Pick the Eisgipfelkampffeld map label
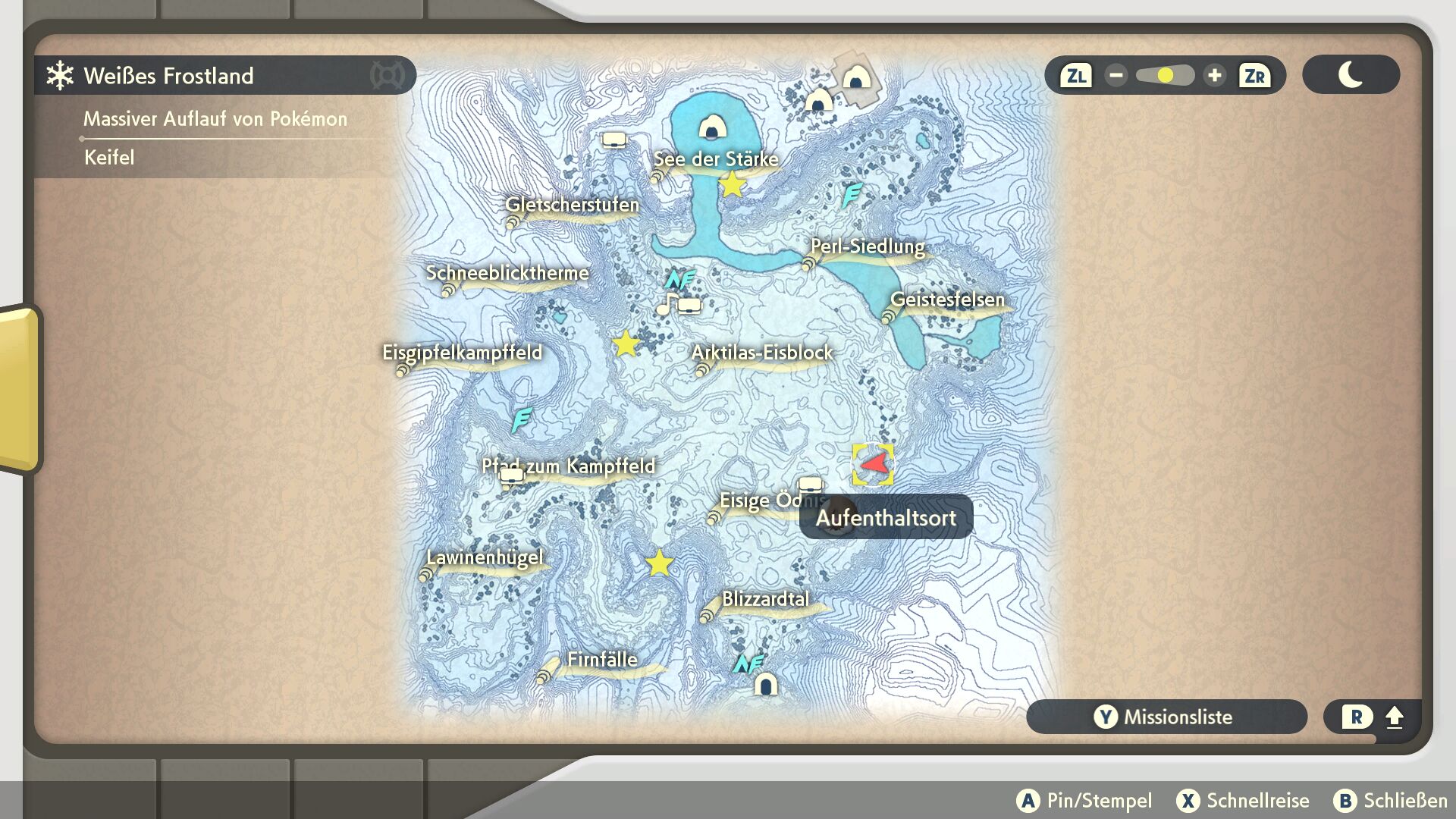The width and height of the screenshot is (1456, 819). tap(462, 353)
